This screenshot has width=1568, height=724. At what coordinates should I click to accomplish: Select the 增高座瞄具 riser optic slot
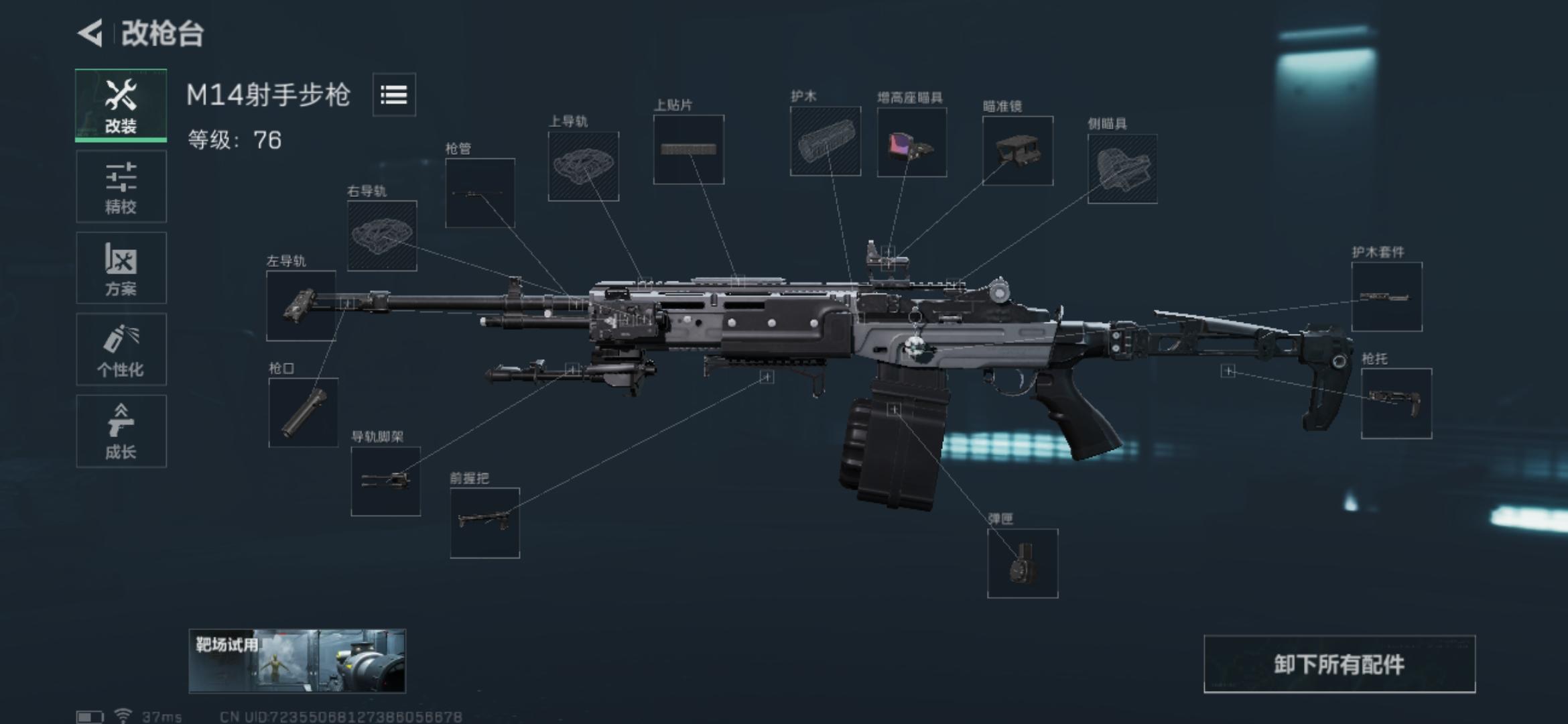pos(911,143)
